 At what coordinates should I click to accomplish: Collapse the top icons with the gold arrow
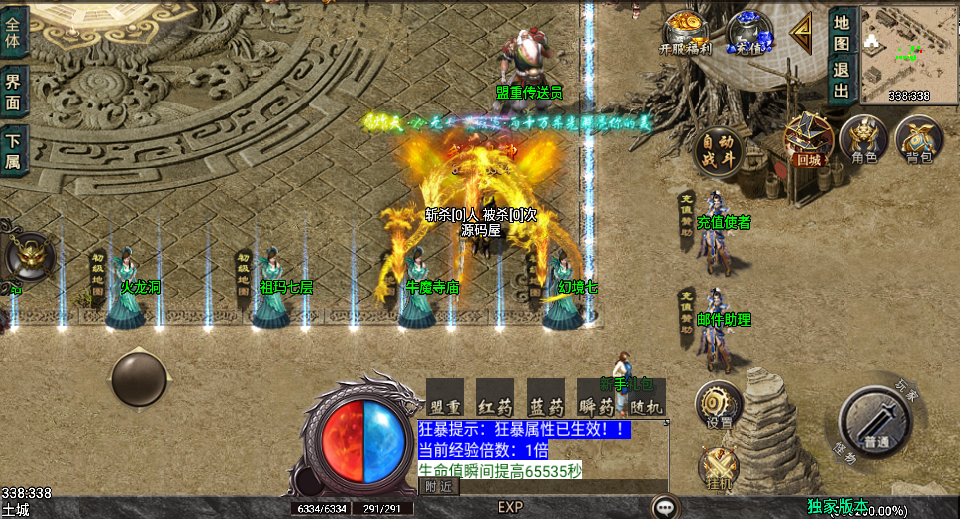click(801, 33)
